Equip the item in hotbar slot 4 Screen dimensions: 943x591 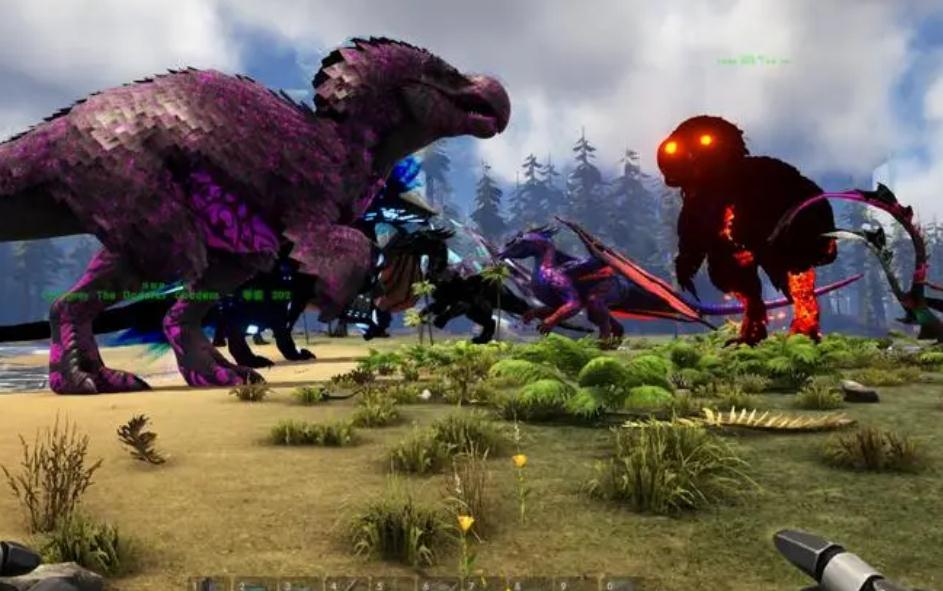[x=347, y=583]
